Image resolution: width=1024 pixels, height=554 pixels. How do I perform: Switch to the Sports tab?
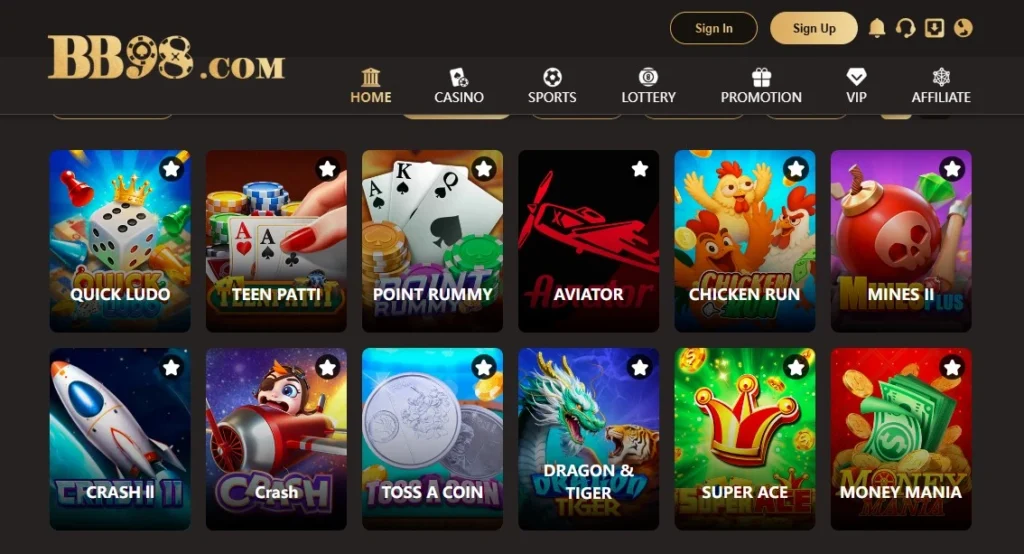pyautogui.click(x=552, y=86)
